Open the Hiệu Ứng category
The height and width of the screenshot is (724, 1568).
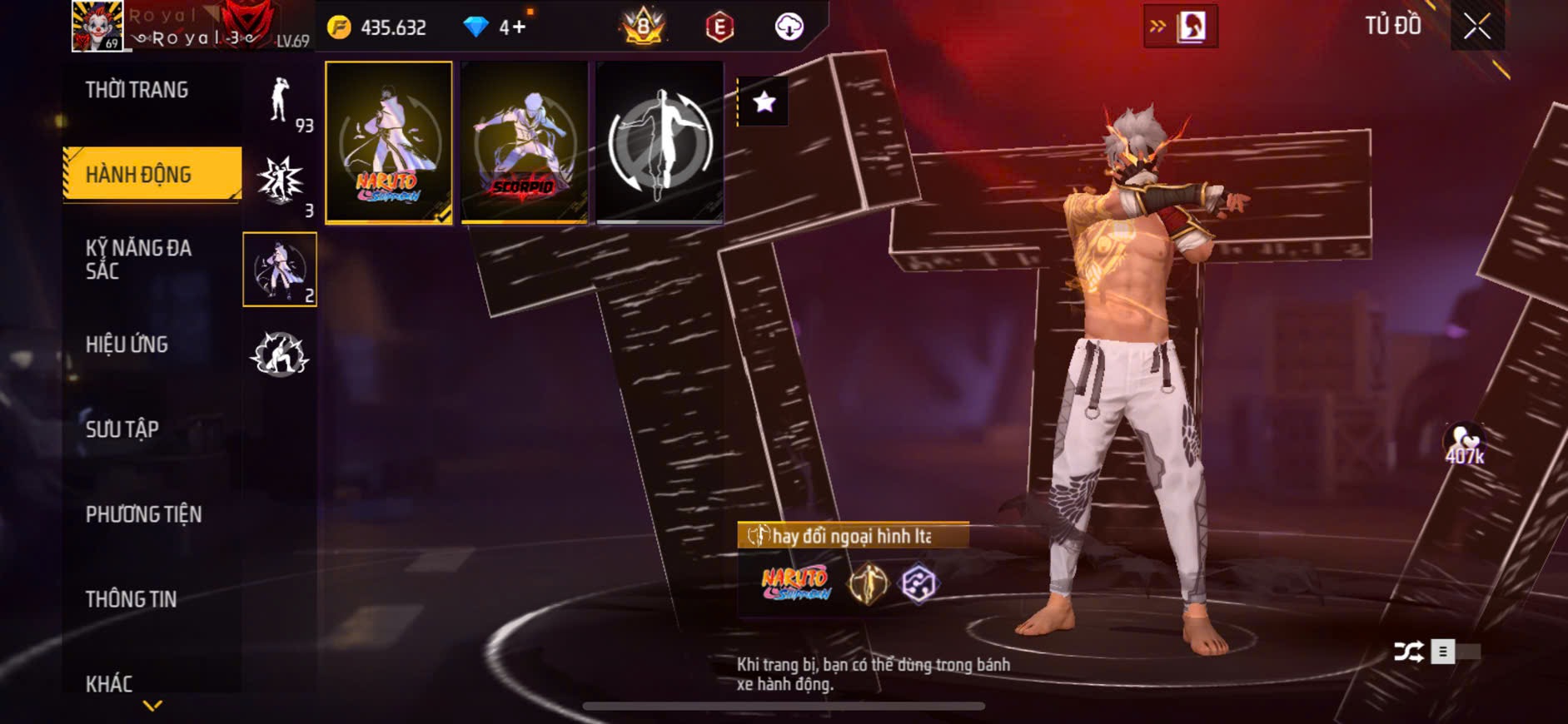pos(127,345)
